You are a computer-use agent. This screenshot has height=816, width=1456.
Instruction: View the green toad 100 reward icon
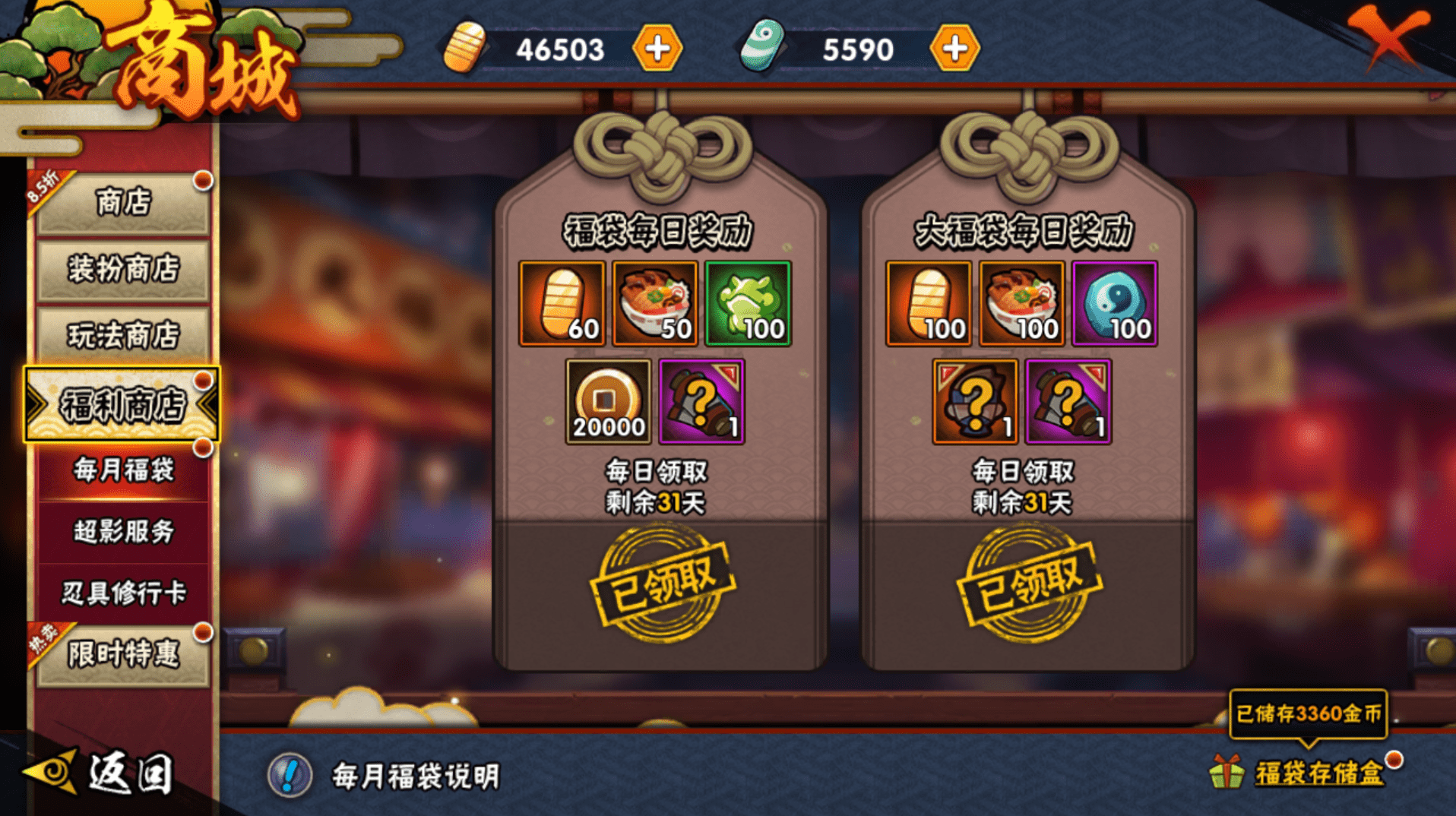[x=748, y=304]
